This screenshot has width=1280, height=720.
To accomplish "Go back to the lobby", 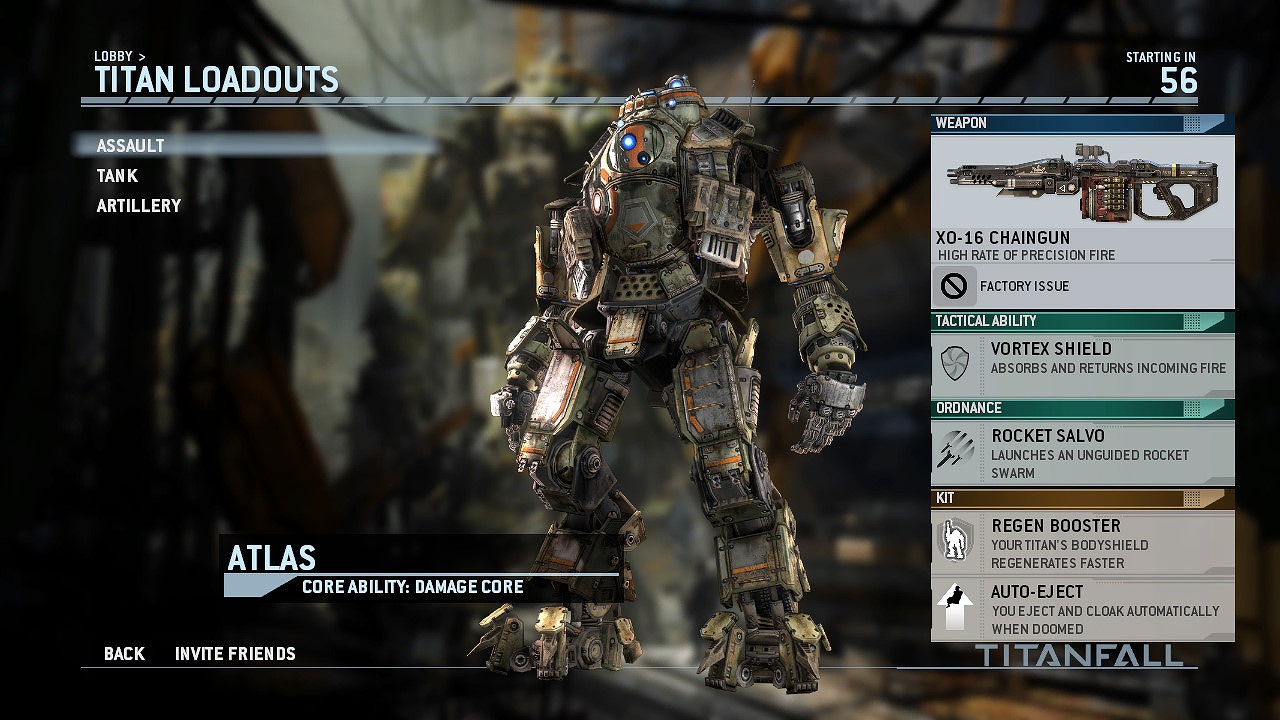I will click(124, 654).
